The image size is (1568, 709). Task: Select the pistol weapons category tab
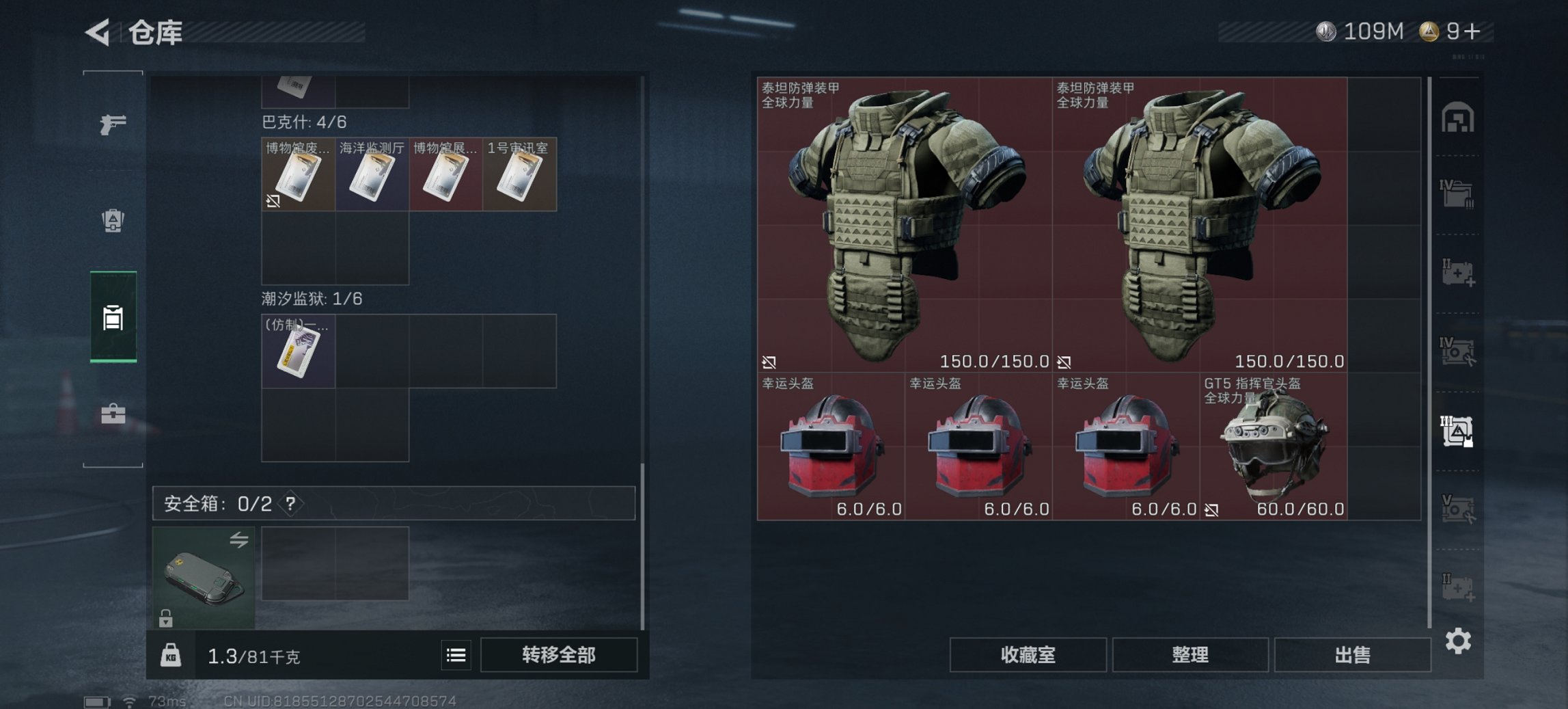tap(113, 125)
